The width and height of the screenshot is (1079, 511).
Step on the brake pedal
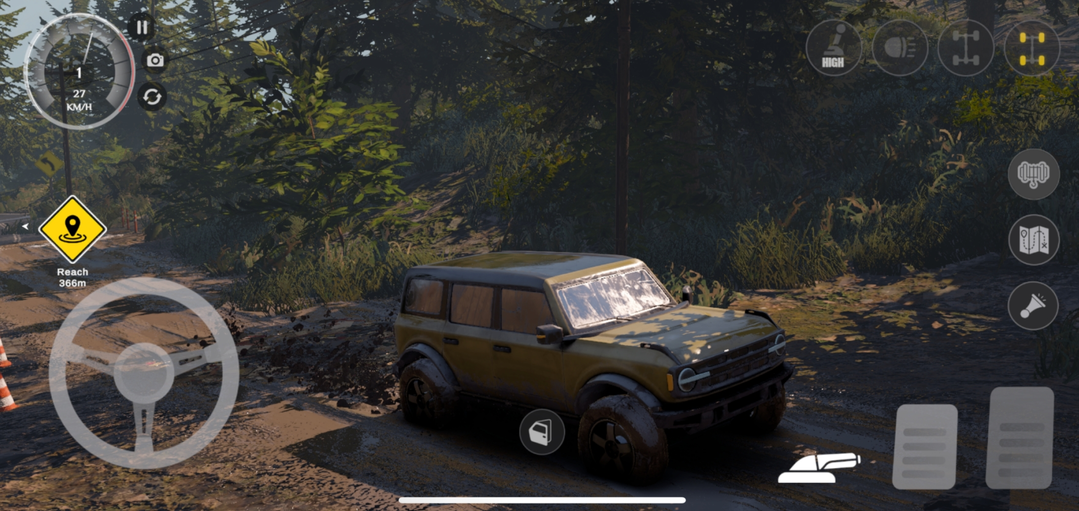click(x=924, y=446)
